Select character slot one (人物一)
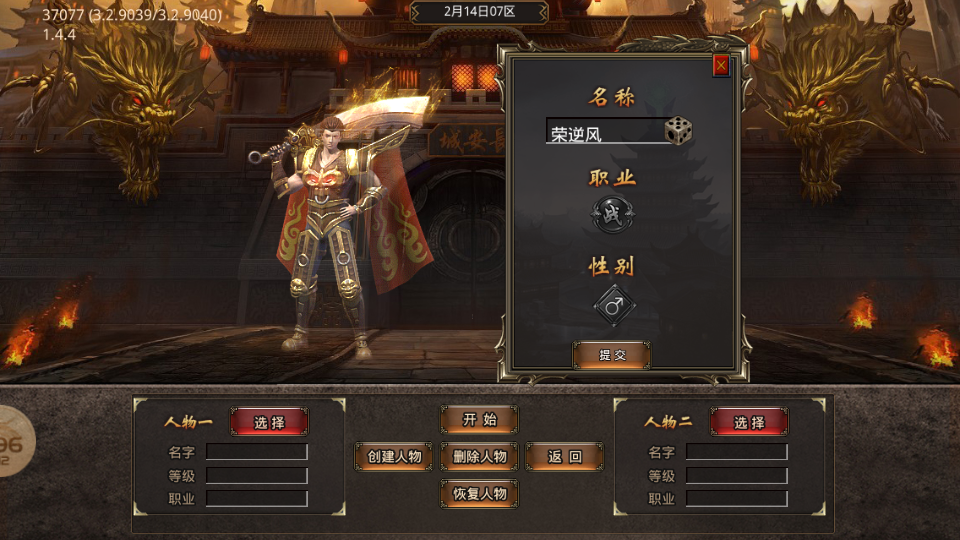 pos(269,422)
